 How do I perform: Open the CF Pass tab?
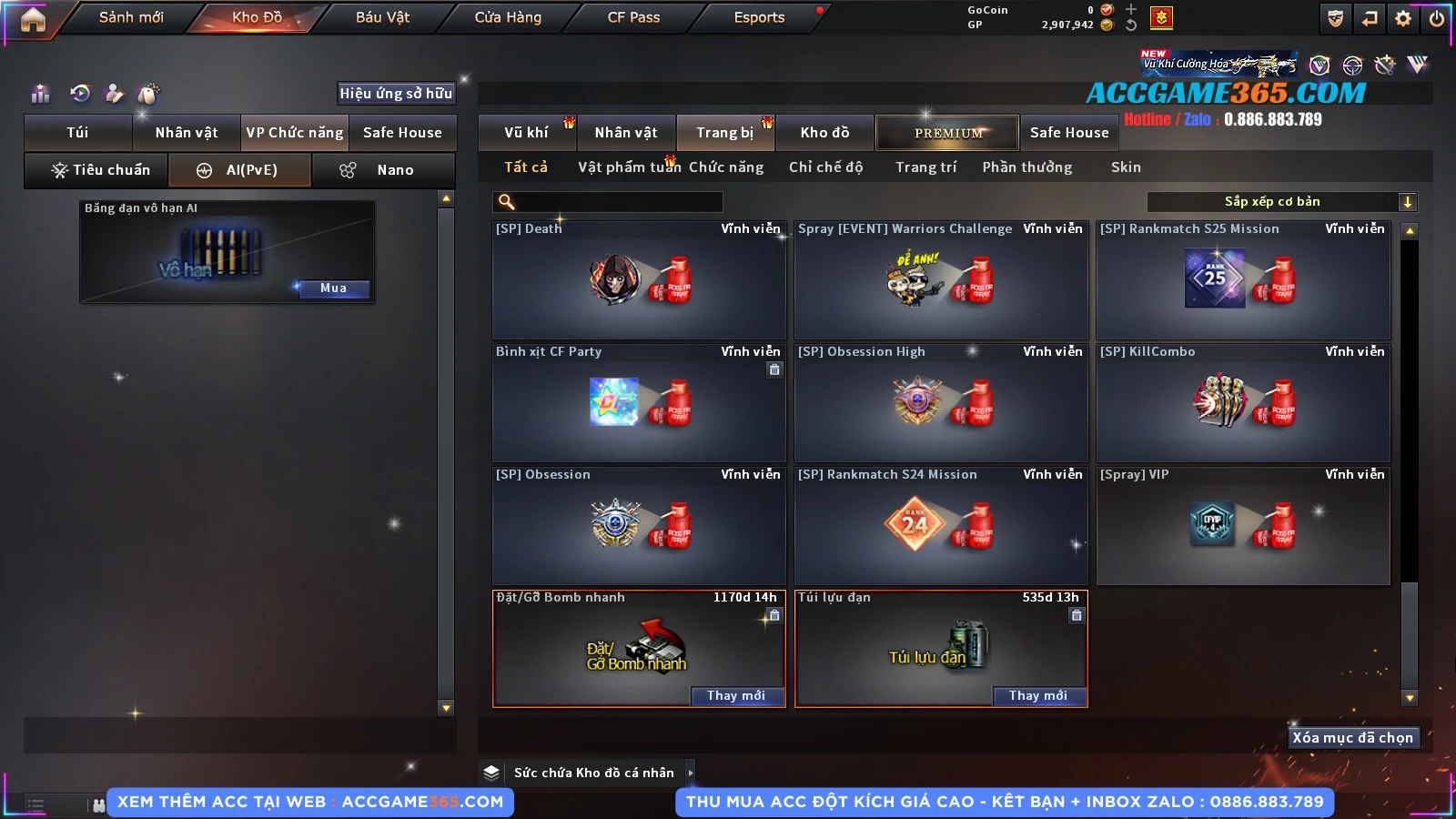(x=633, y=17)
